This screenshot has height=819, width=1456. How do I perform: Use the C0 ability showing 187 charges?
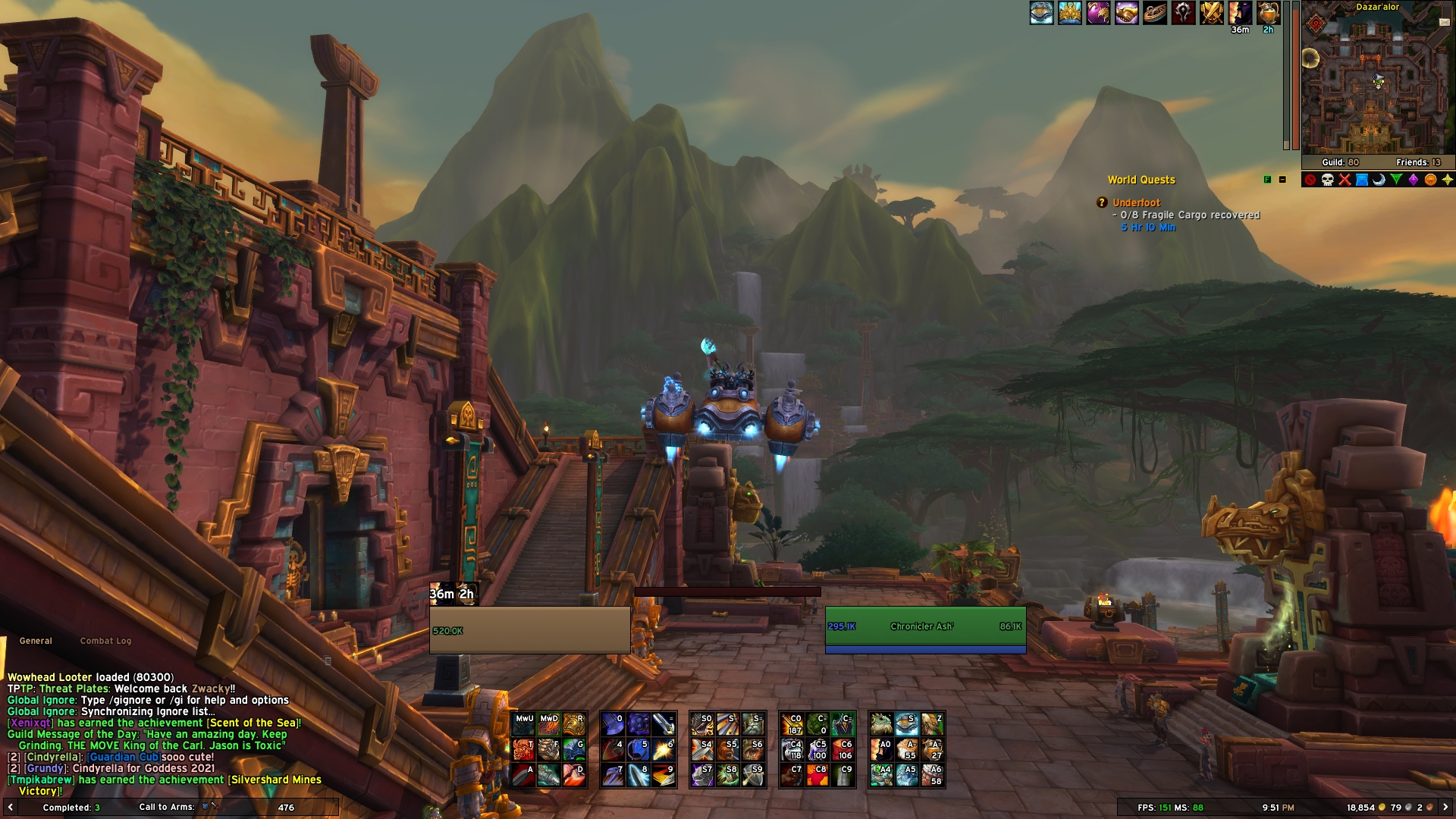(792, 724)
